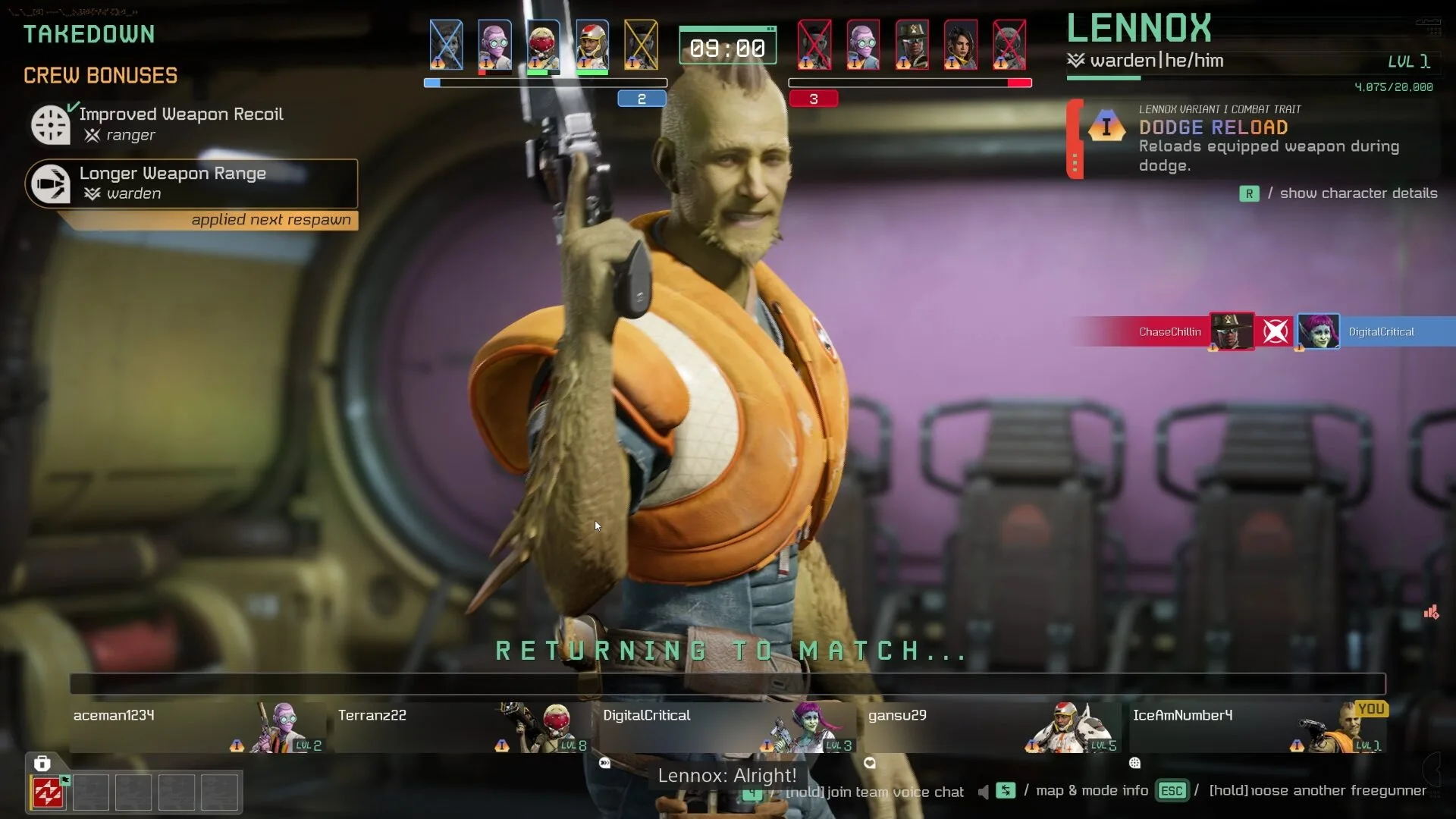Select the Improved Weapon Recoil crew bonus

coord(180,123)
